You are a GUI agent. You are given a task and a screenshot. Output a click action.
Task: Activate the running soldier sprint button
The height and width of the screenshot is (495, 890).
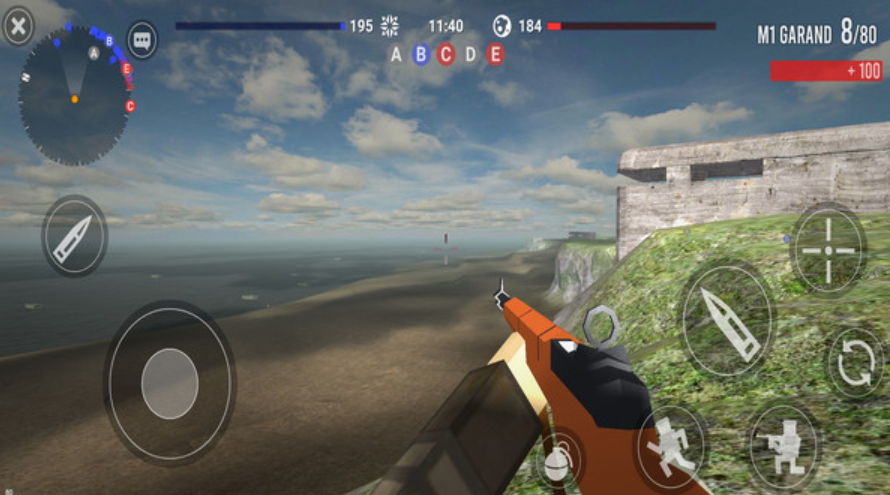click(x=671, y=444)
